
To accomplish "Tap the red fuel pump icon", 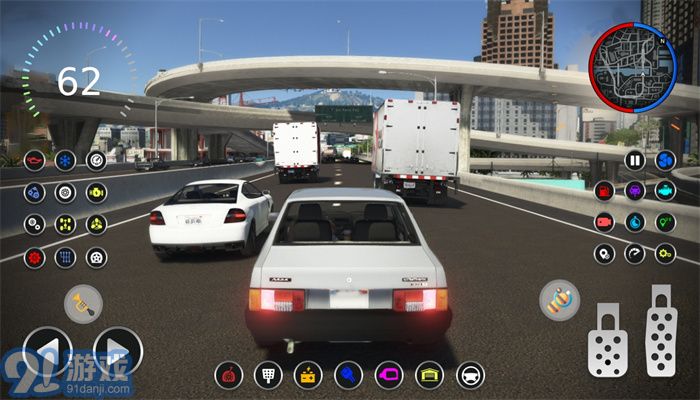I will point(604,191).
